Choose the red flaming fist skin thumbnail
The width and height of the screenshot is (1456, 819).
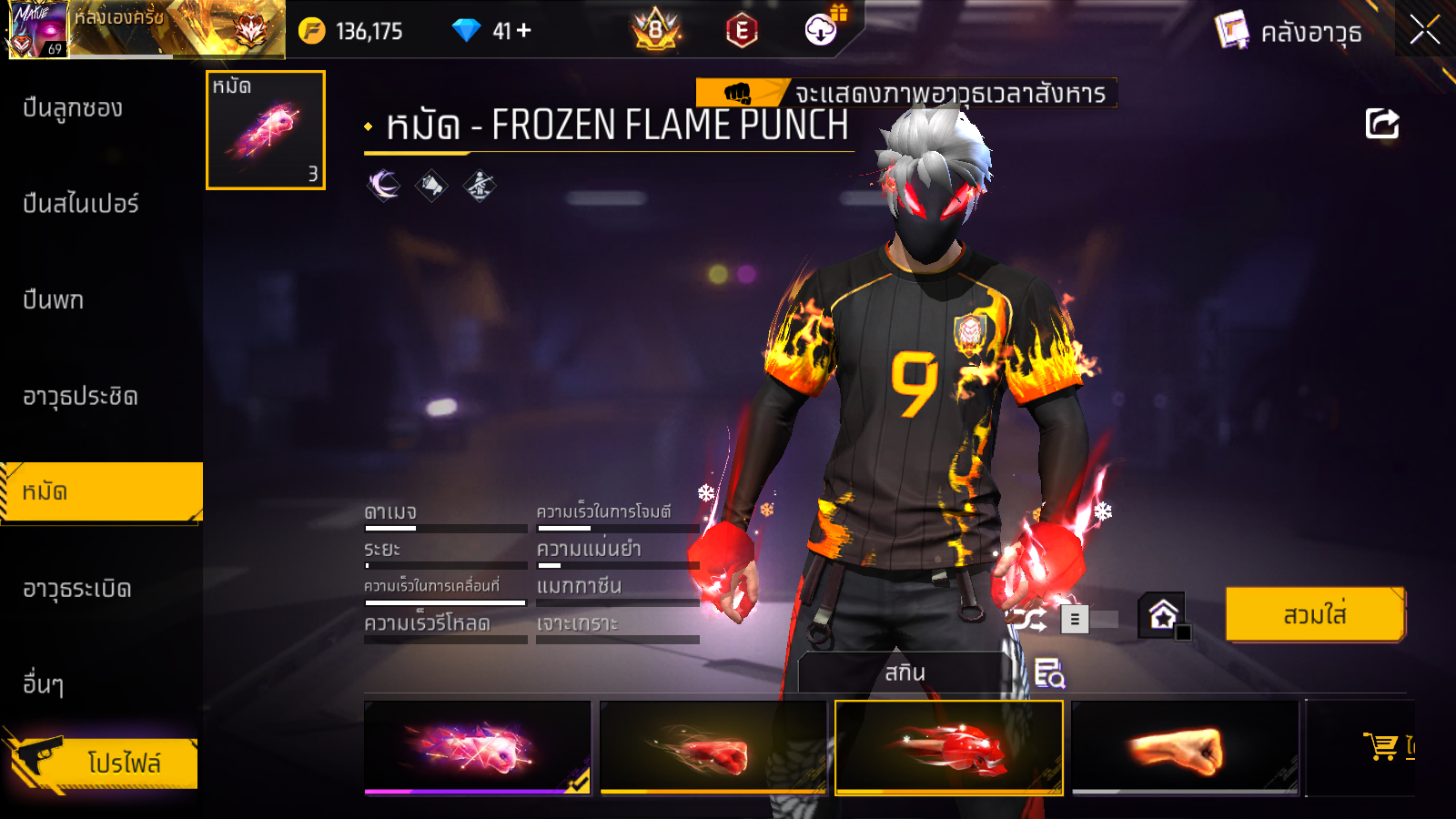[x=713, y=747]
